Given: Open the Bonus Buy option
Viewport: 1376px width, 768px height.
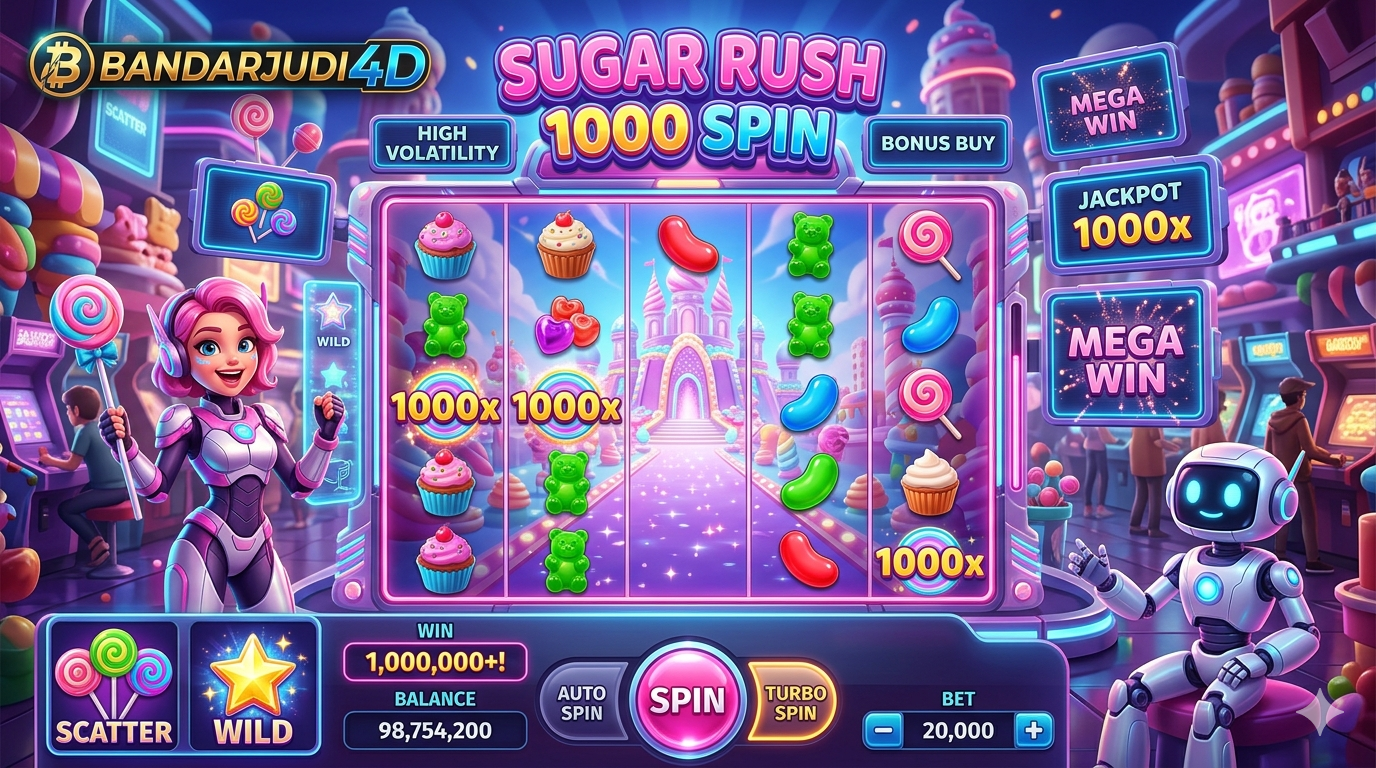Looking at the screenshot, I should pyautogui.click(x=937, y=143).
